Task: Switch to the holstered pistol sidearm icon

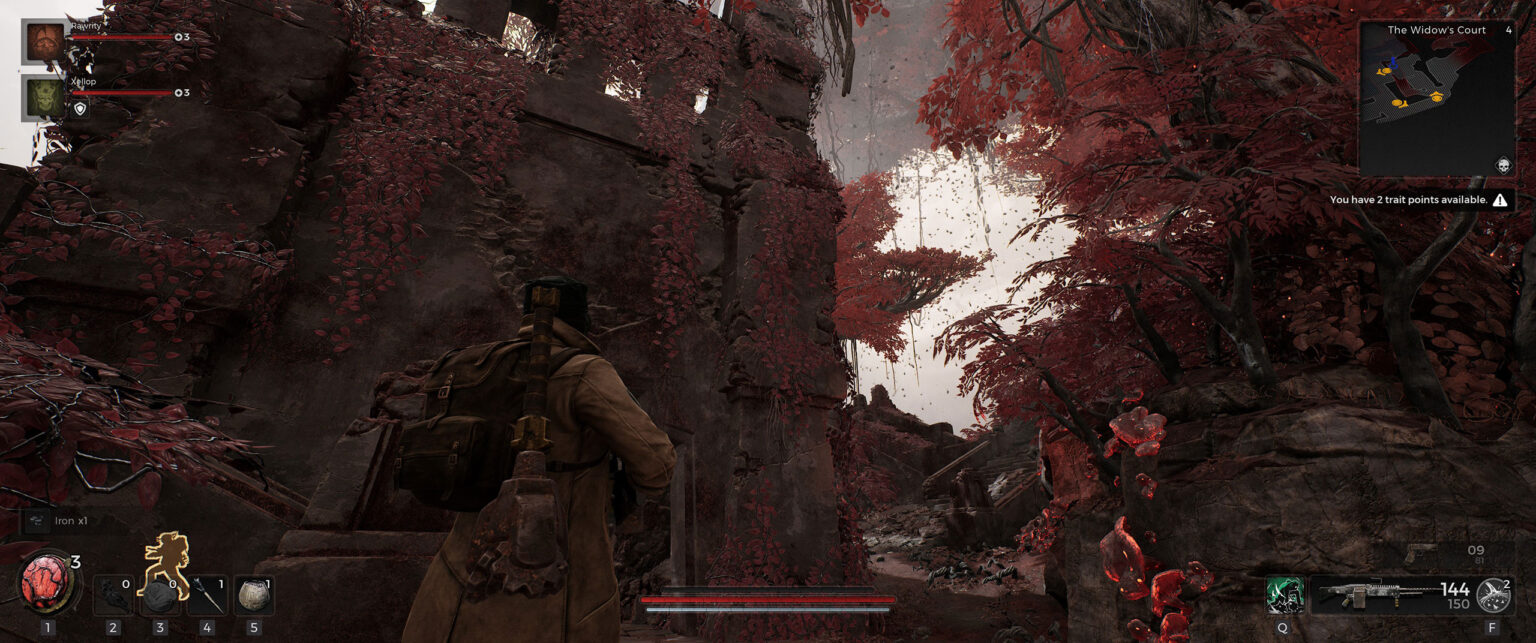Action: tap(1421, 552)
